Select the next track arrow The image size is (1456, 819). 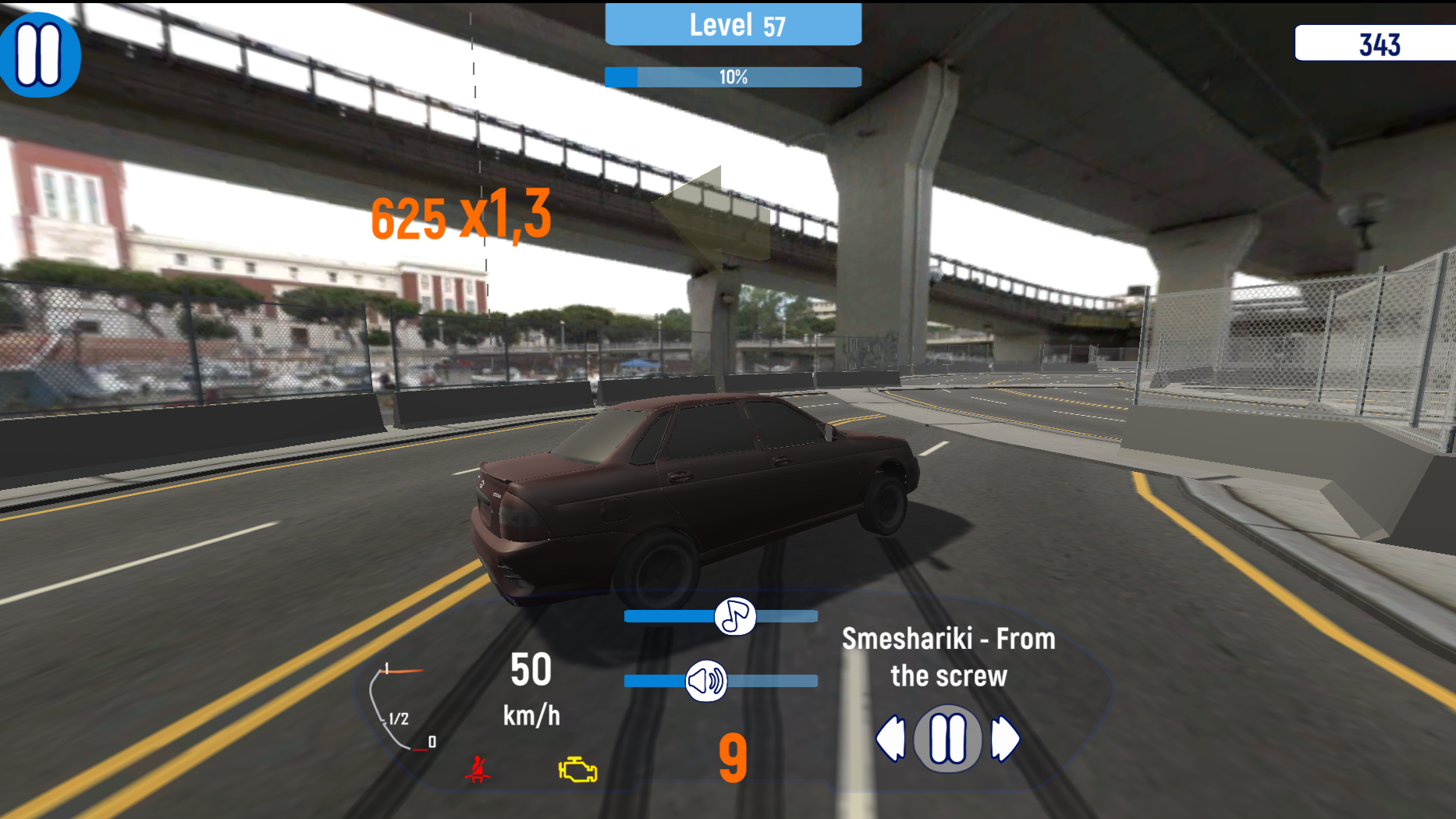[1003, 738]
